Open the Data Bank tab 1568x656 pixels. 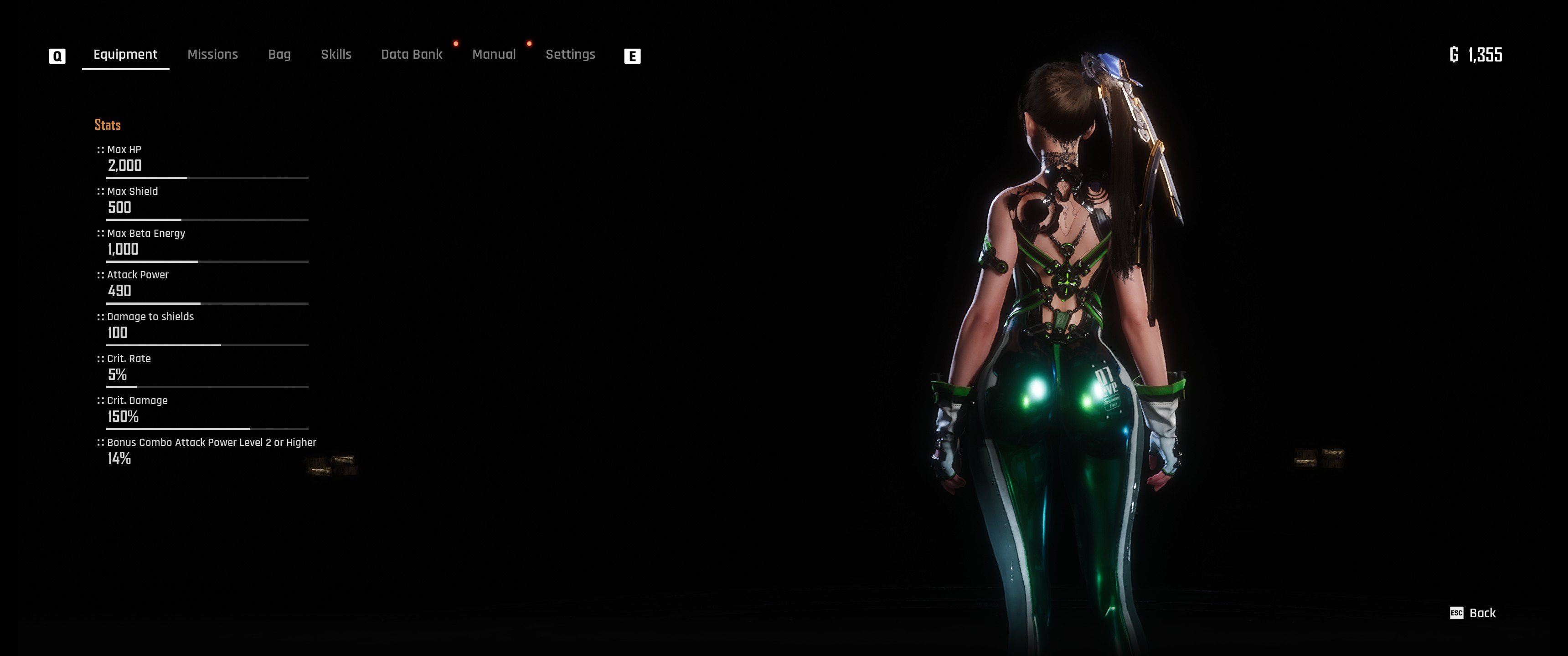point(412,55)
